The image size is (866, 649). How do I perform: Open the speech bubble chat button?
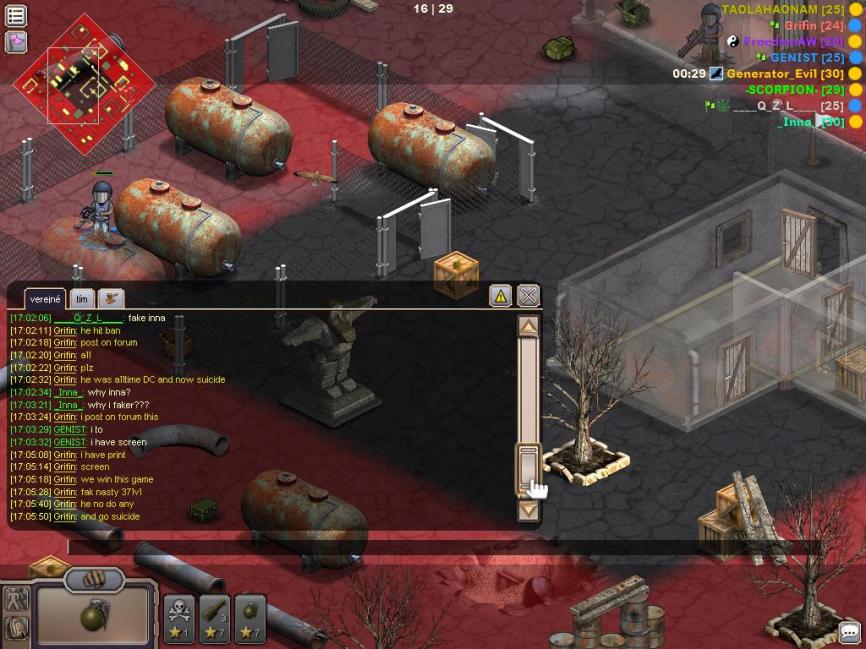[x=849, y=633]
